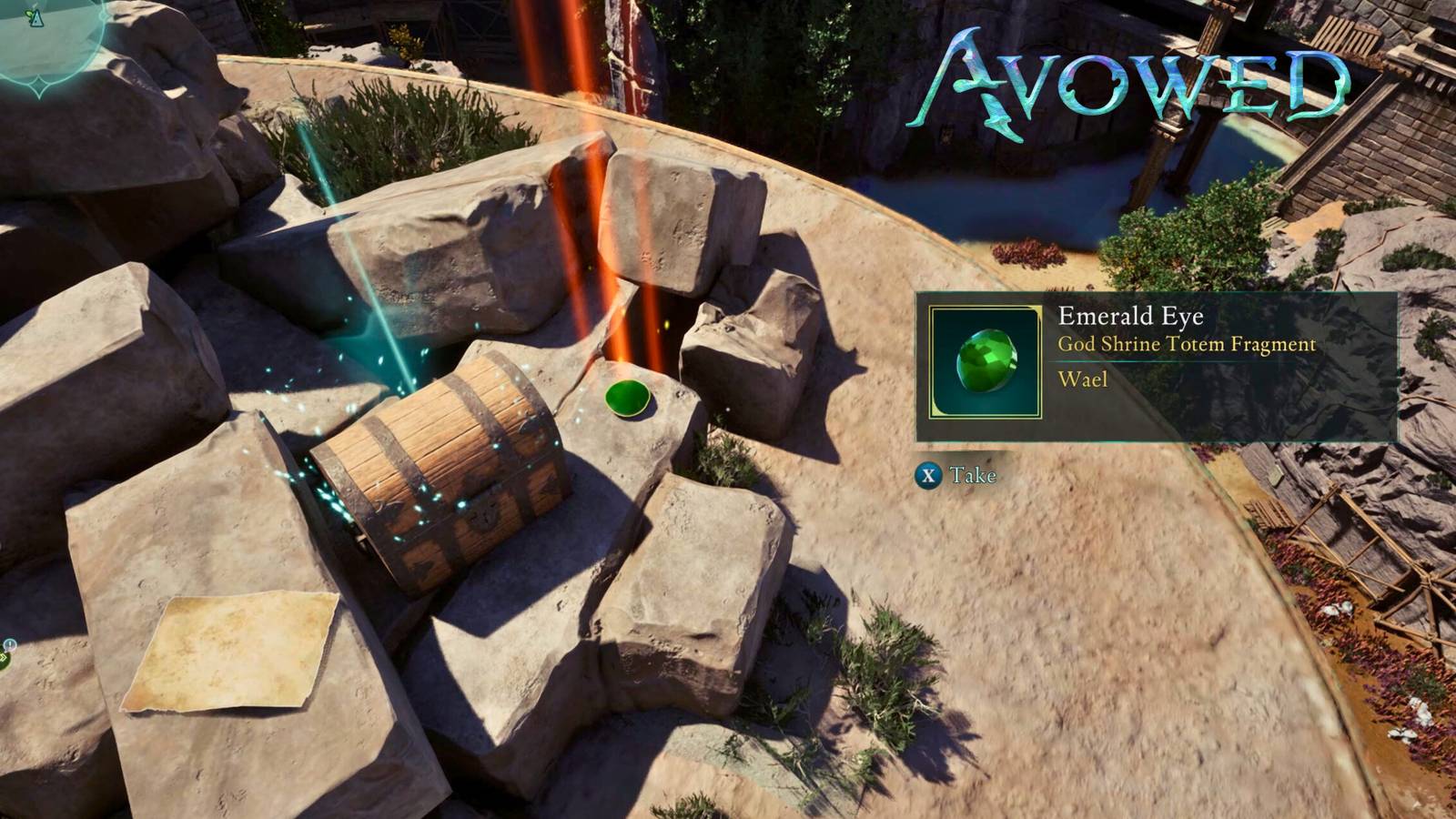Screen dimensions: 1456x819
Task: Click the X controller button prompt
Action: [x=928, y=474]
